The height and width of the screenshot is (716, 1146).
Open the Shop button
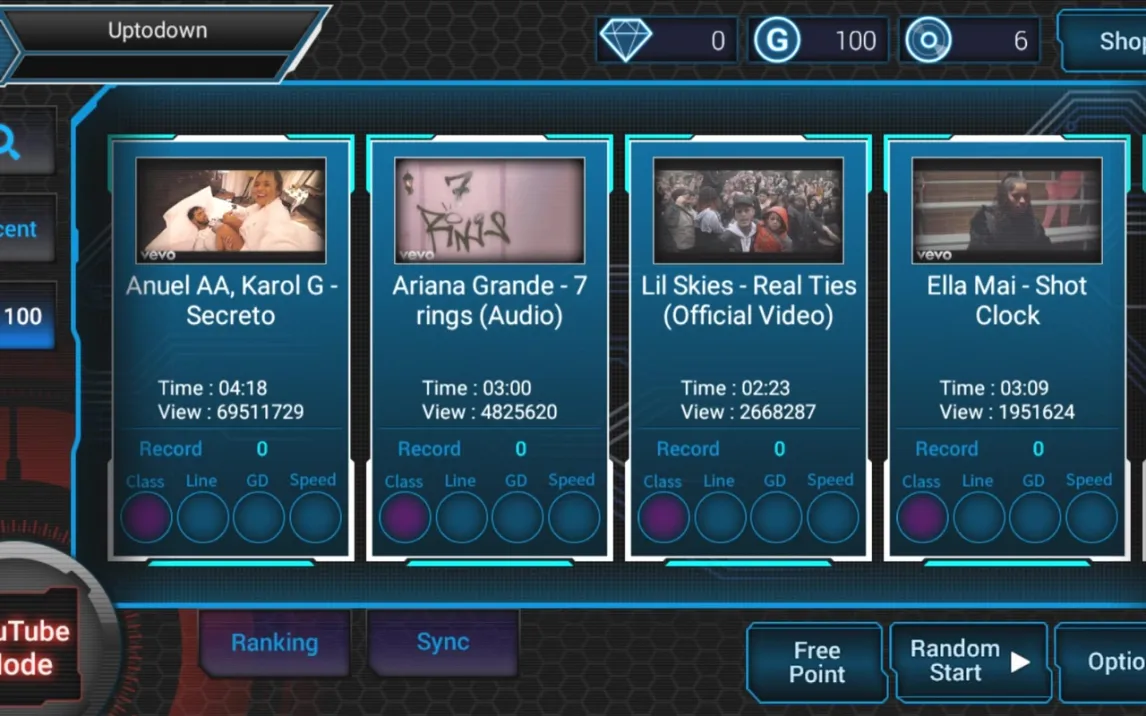[1110, 41]
